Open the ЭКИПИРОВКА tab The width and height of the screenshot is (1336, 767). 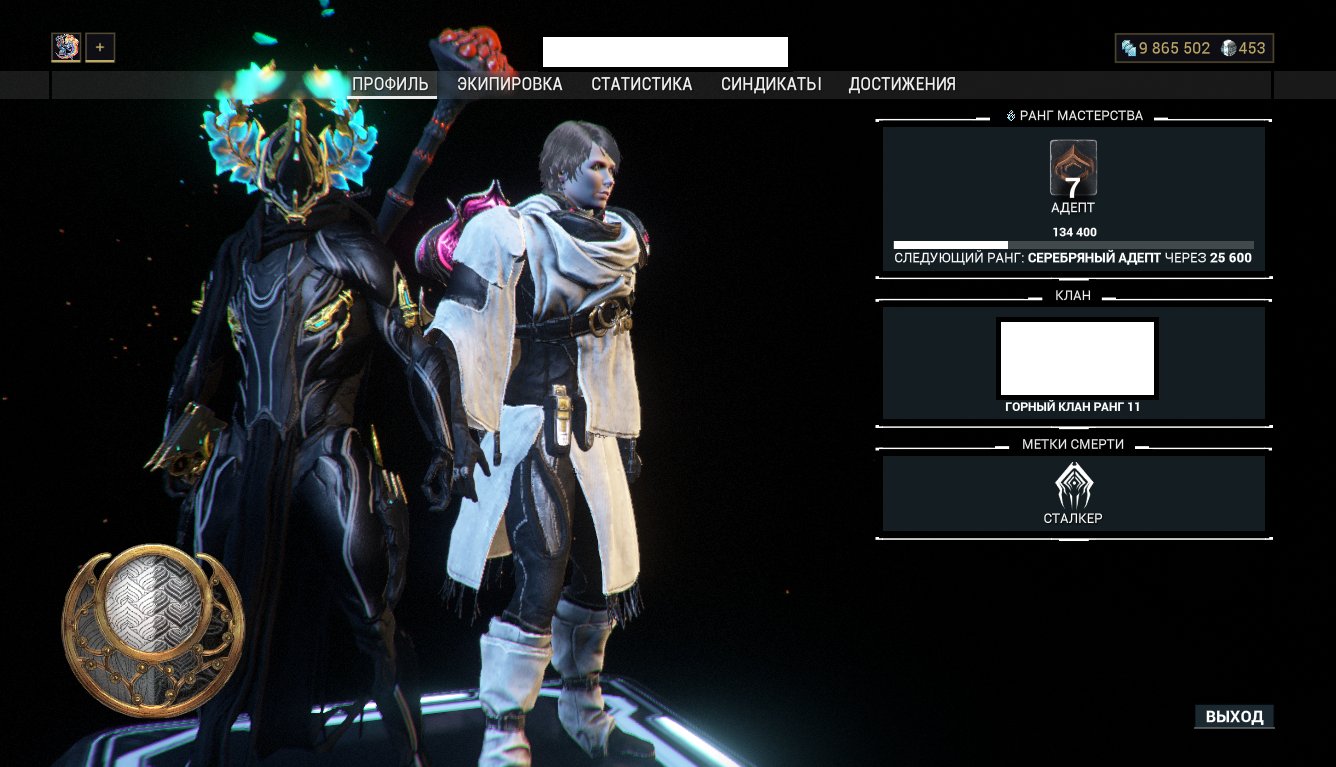pos(510,85)
